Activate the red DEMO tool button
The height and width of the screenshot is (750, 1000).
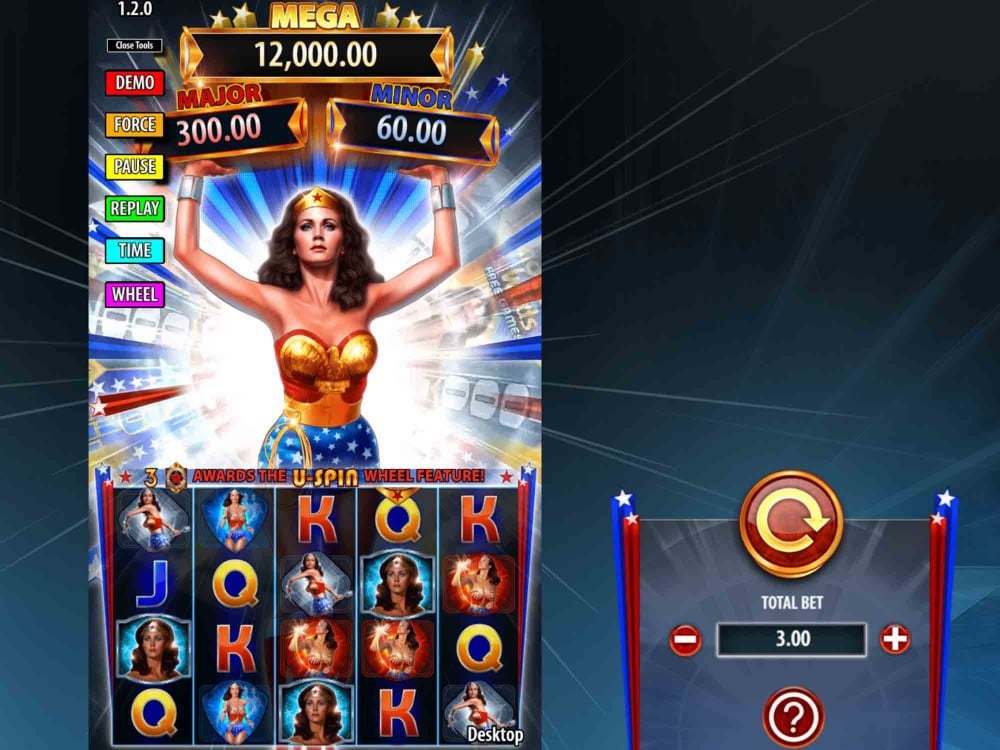click(134, 82)
